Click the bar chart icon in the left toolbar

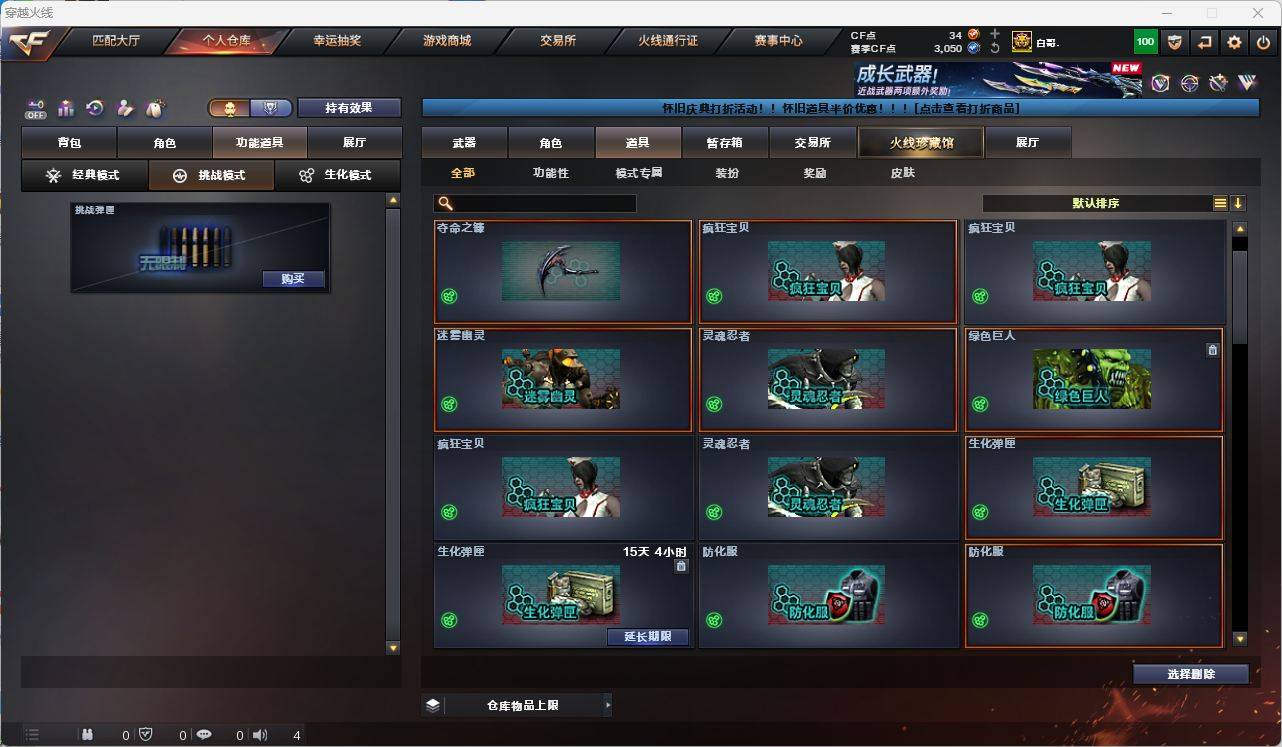[65, 108]
